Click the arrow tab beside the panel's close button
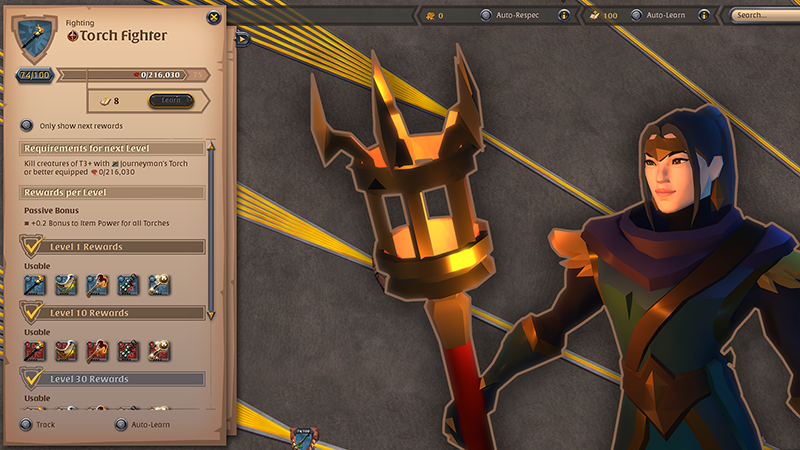 pos(242,39)
